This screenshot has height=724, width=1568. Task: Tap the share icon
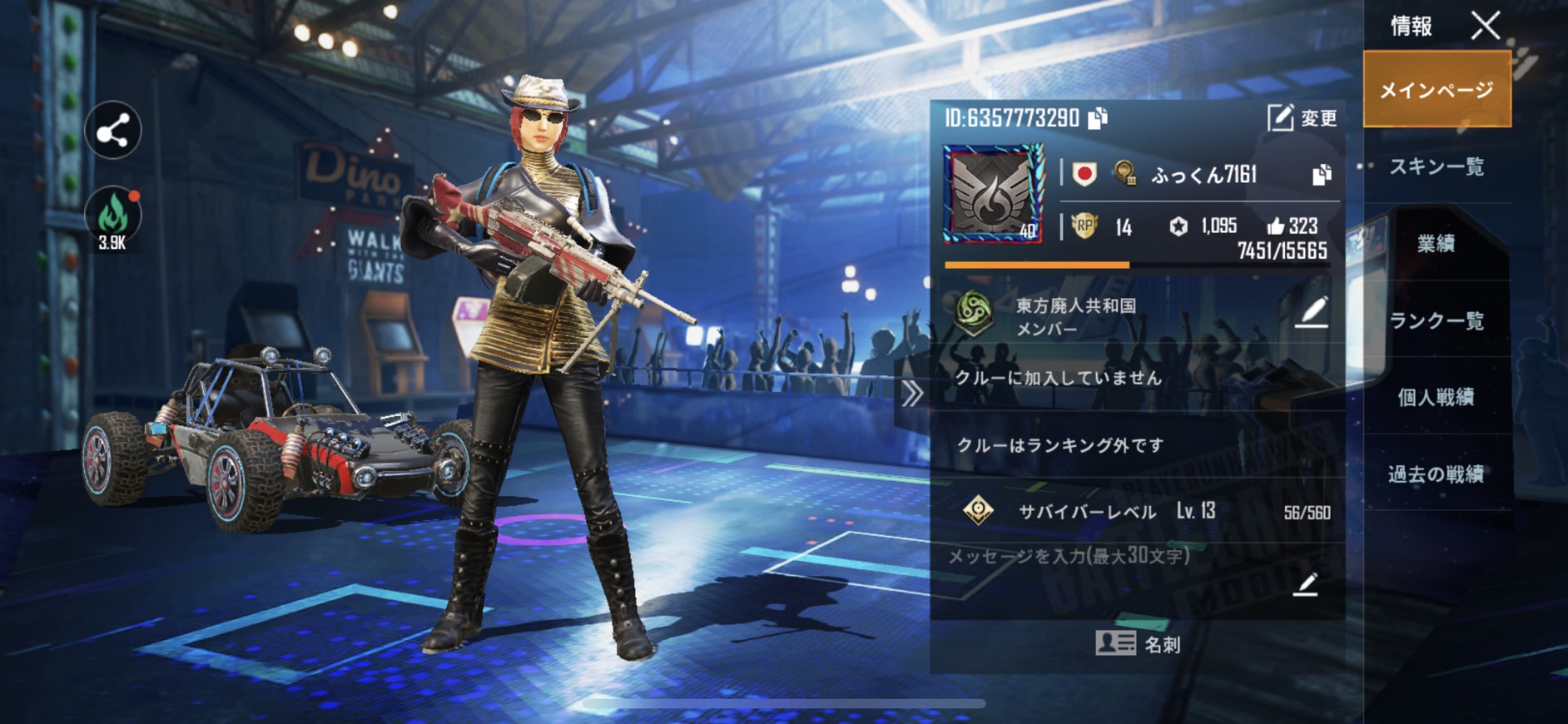[113, 131]
